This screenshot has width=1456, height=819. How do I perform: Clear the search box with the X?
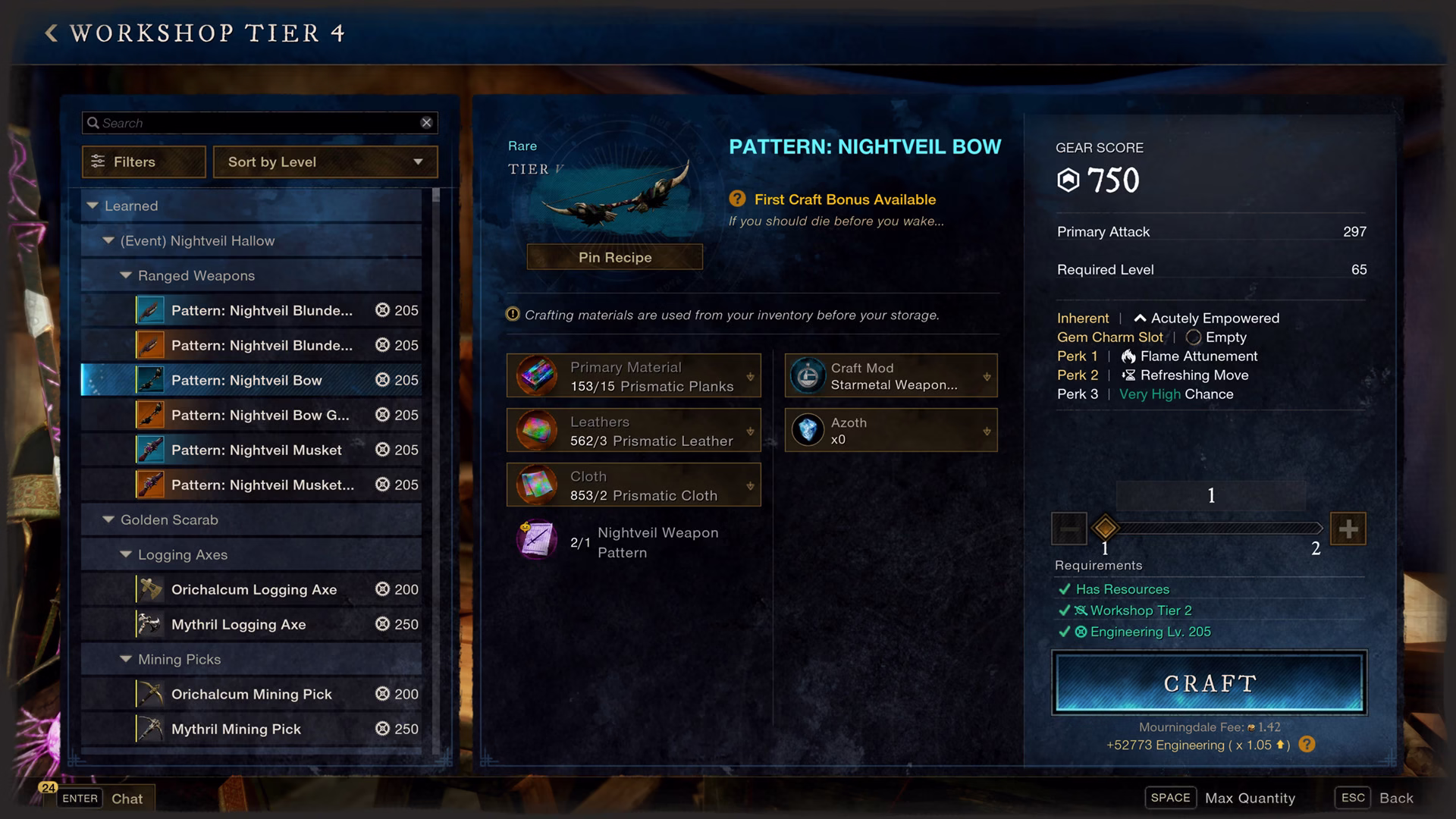pyautogui.click(x=426, y=123)
